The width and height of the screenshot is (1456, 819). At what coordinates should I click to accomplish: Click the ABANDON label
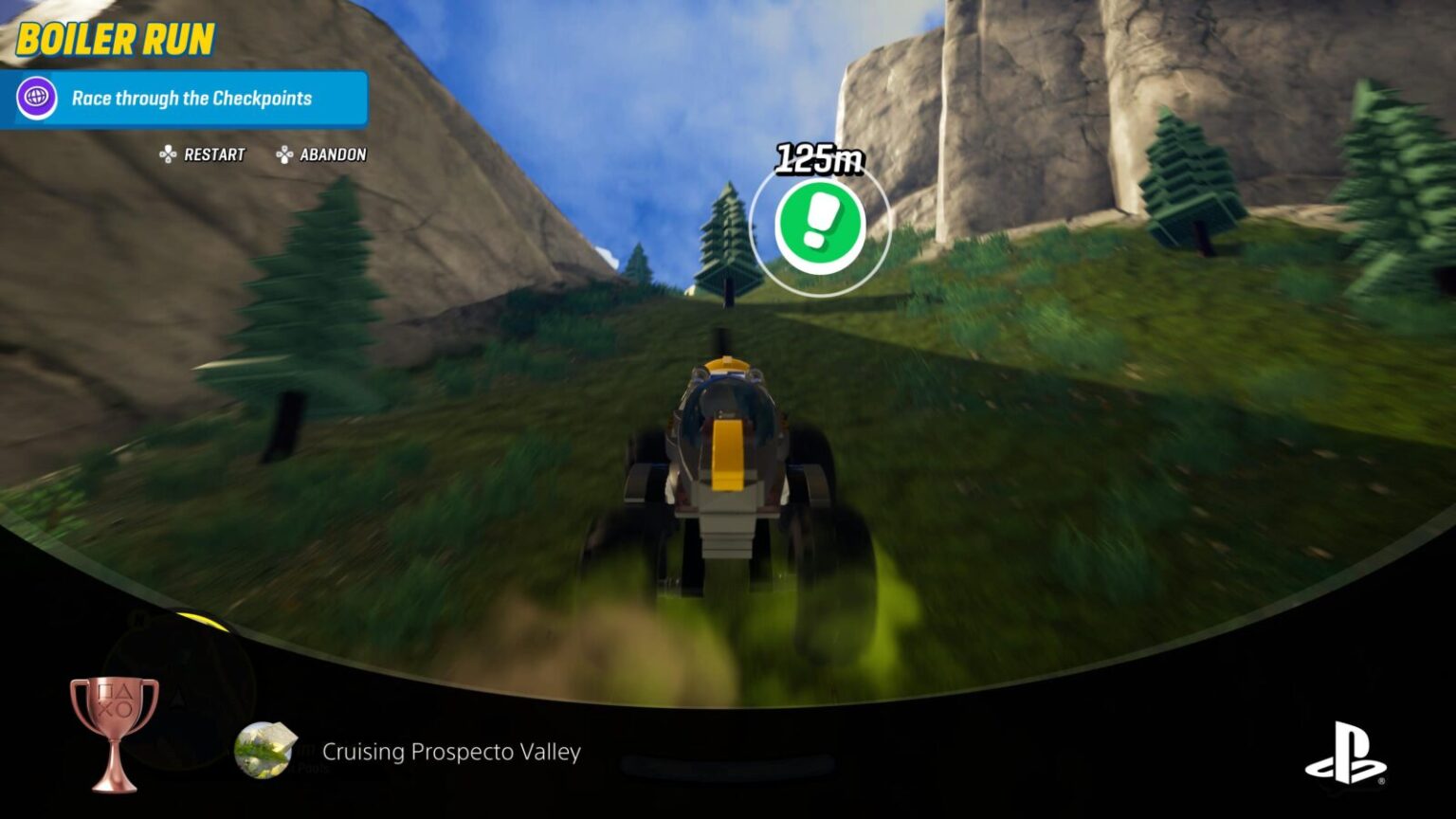tap(332, 155)
